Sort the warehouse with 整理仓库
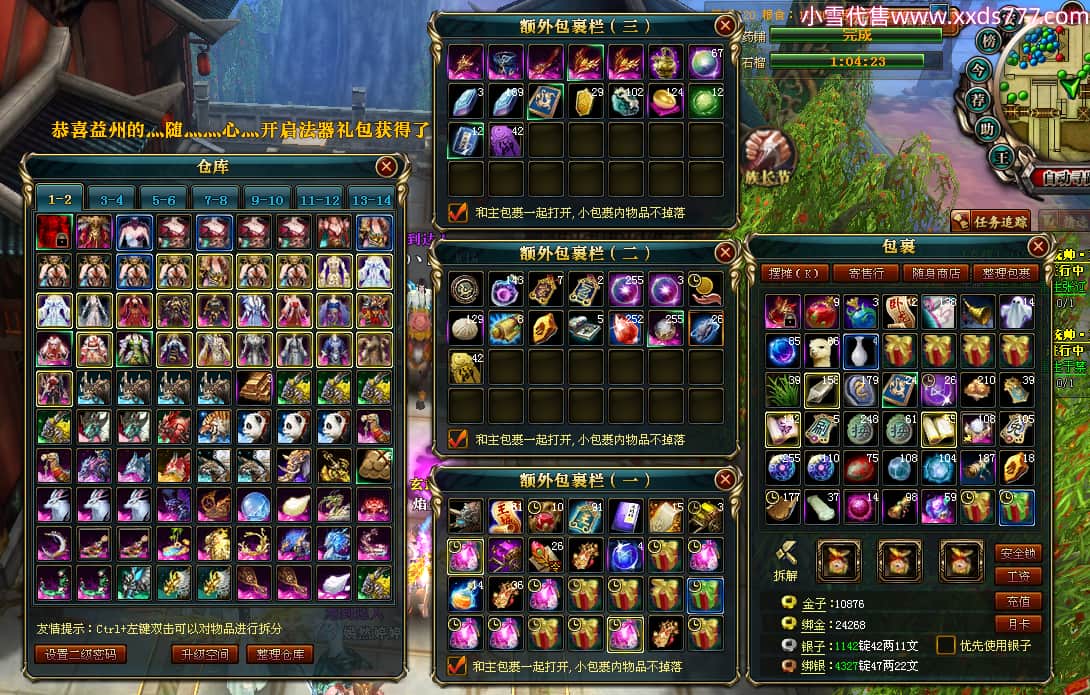The height and width of the screenshot is (695, 1090). (x=279, y=654)
